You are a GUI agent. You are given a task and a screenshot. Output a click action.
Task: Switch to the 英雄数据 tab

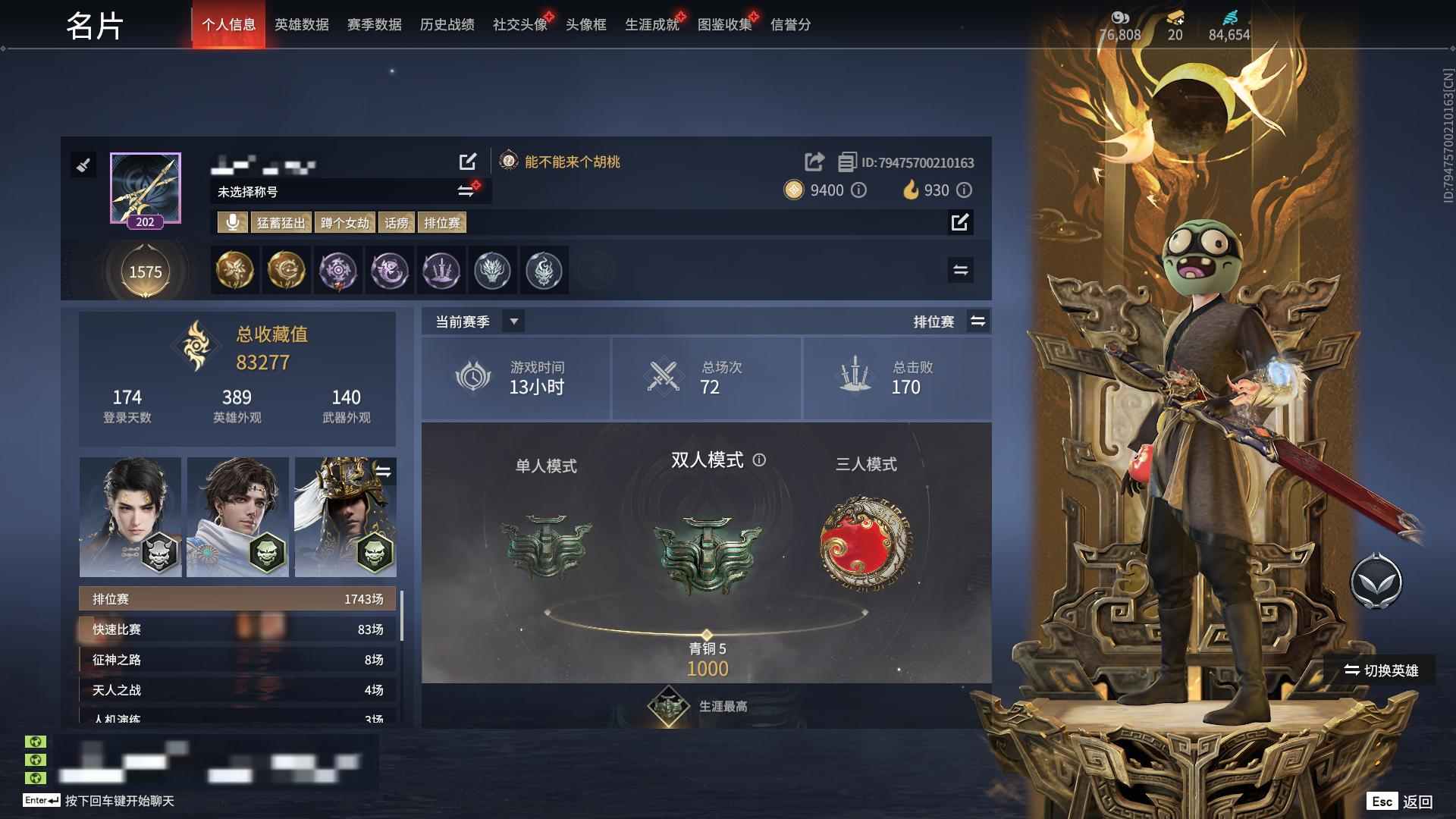302,24
